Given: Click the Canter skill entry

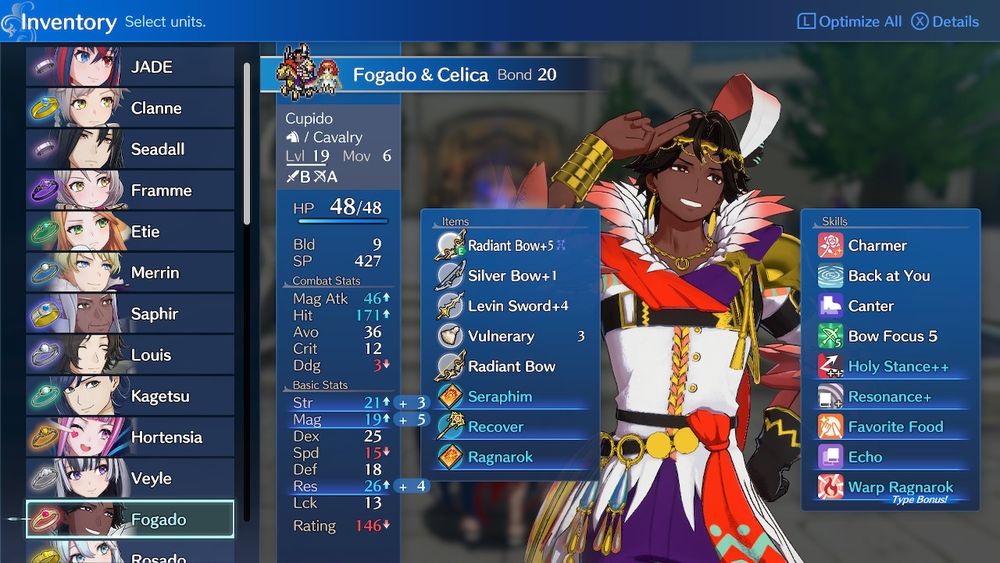Looking at the screenshot, I should point(870,306).
